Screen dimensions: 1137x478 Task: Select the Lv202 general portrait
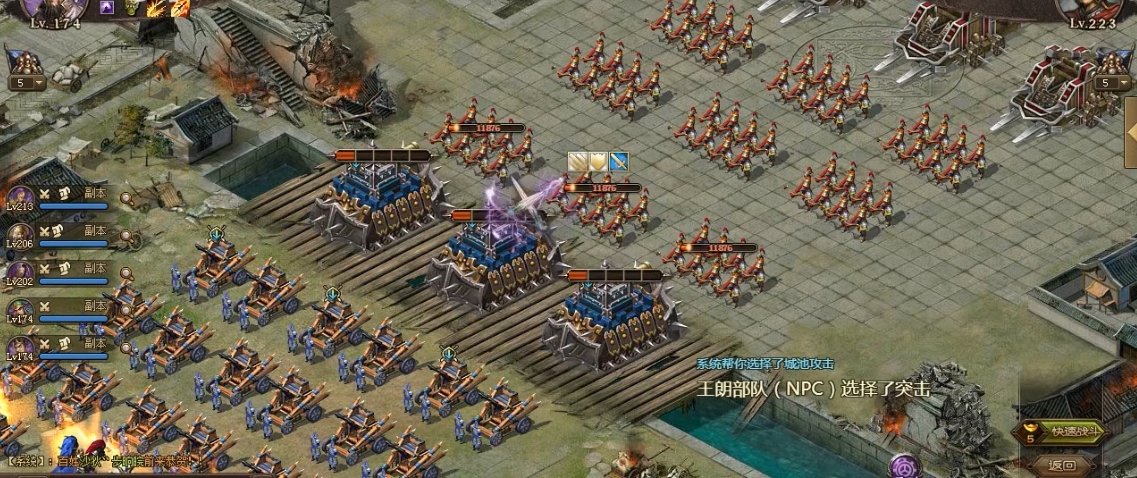19,273
